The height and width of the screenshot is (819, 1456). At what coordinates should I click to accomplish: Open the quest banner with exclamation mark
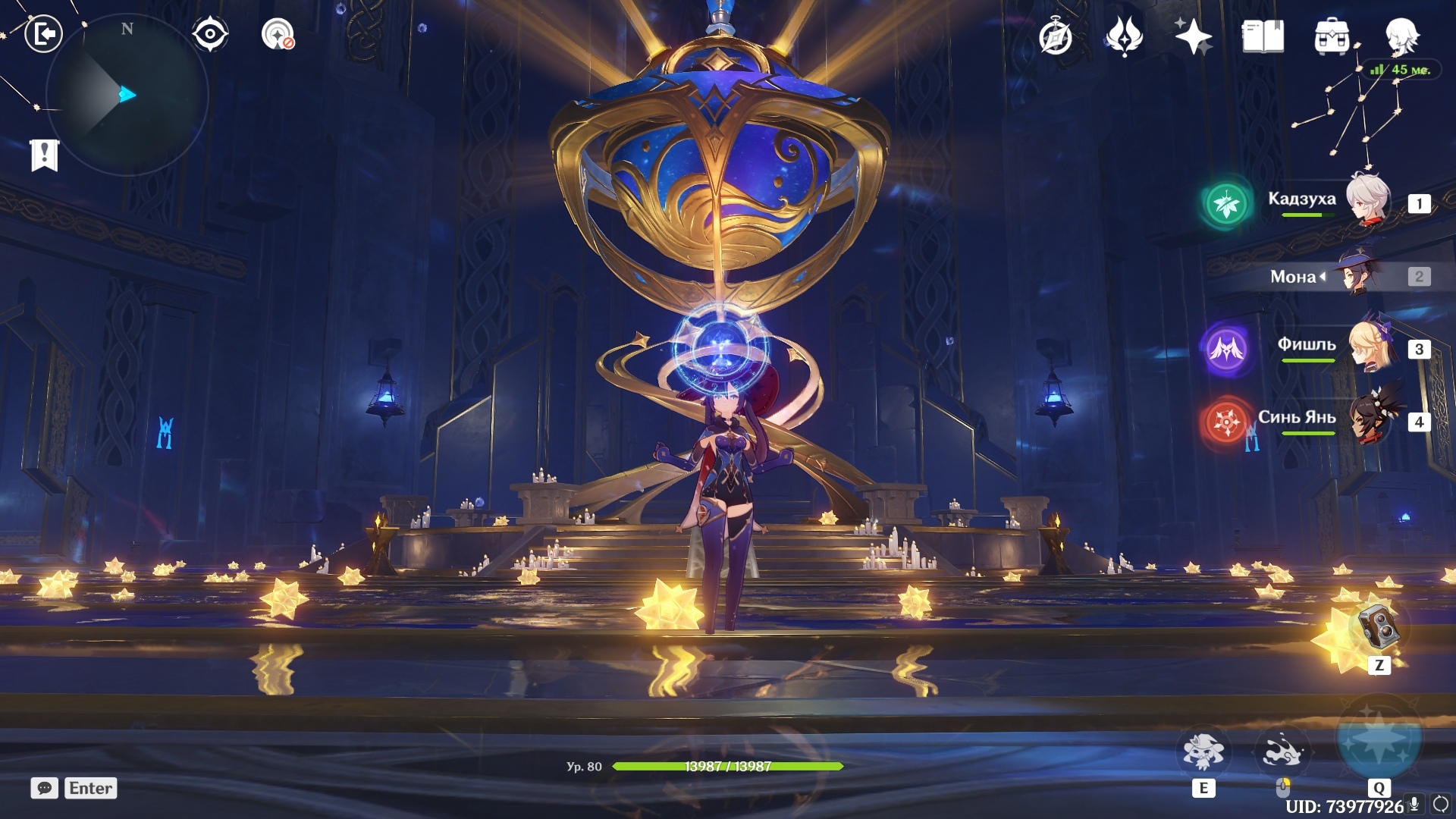point(45,155)
